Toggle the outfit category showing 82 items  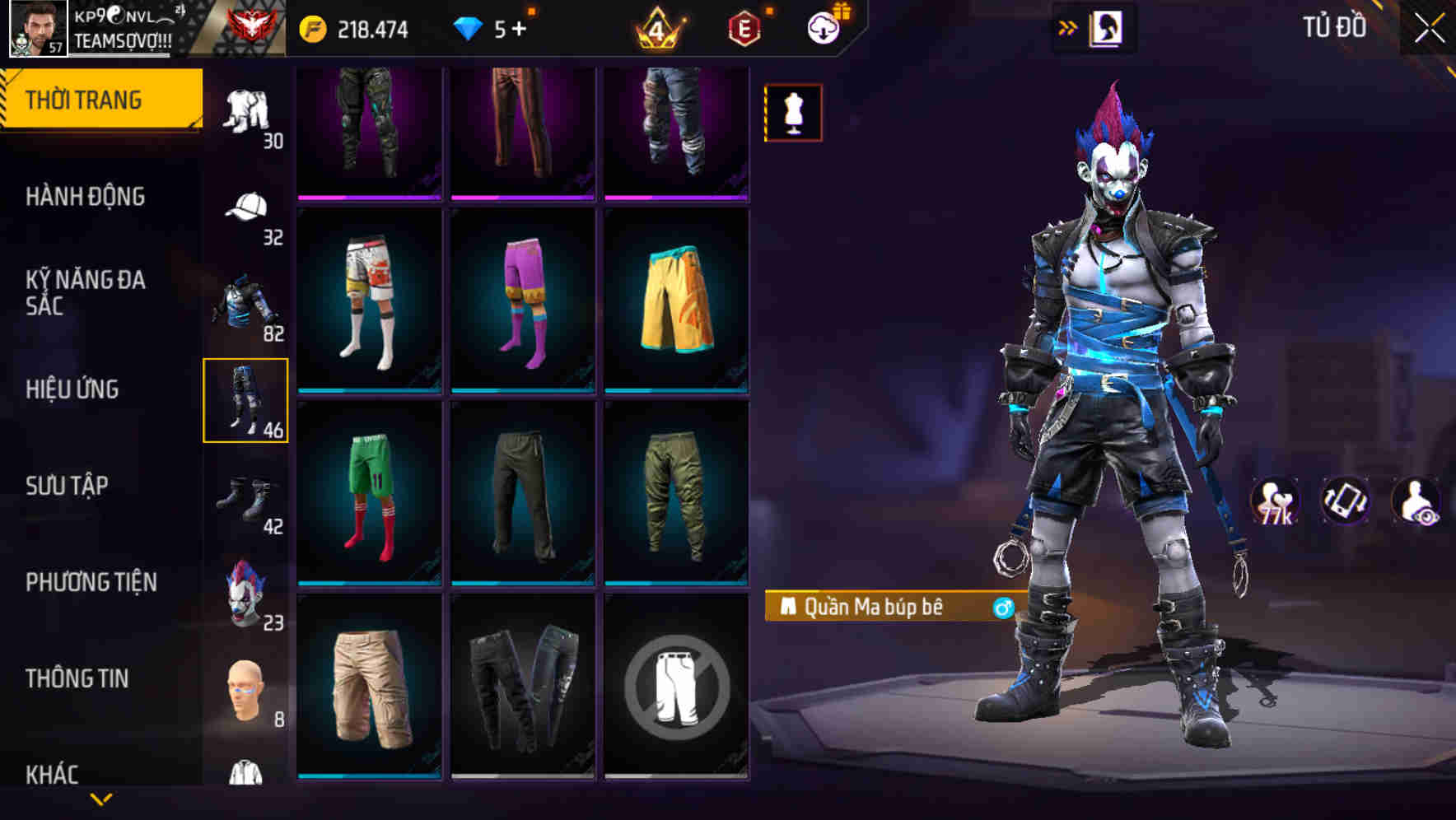(x=243, y=301)
